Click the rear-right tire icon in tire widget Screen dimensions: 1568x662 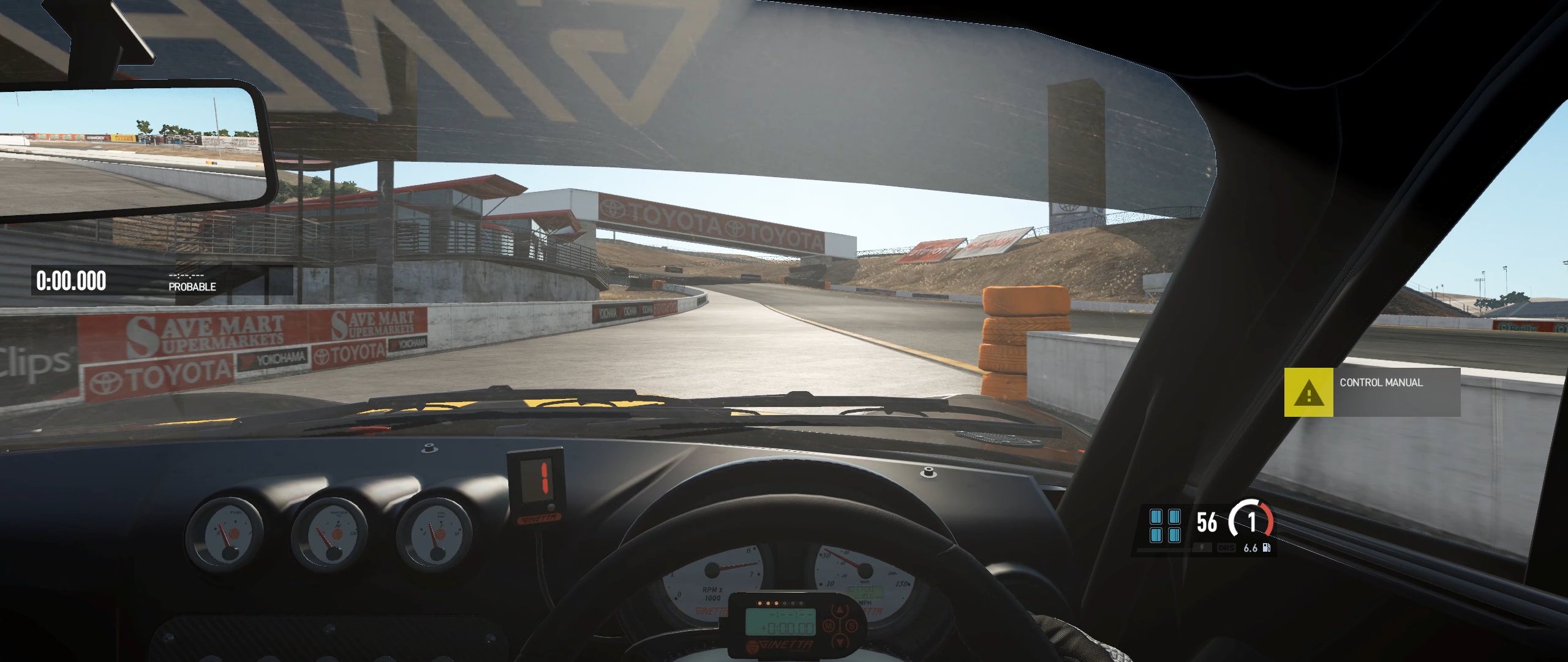1175,536
